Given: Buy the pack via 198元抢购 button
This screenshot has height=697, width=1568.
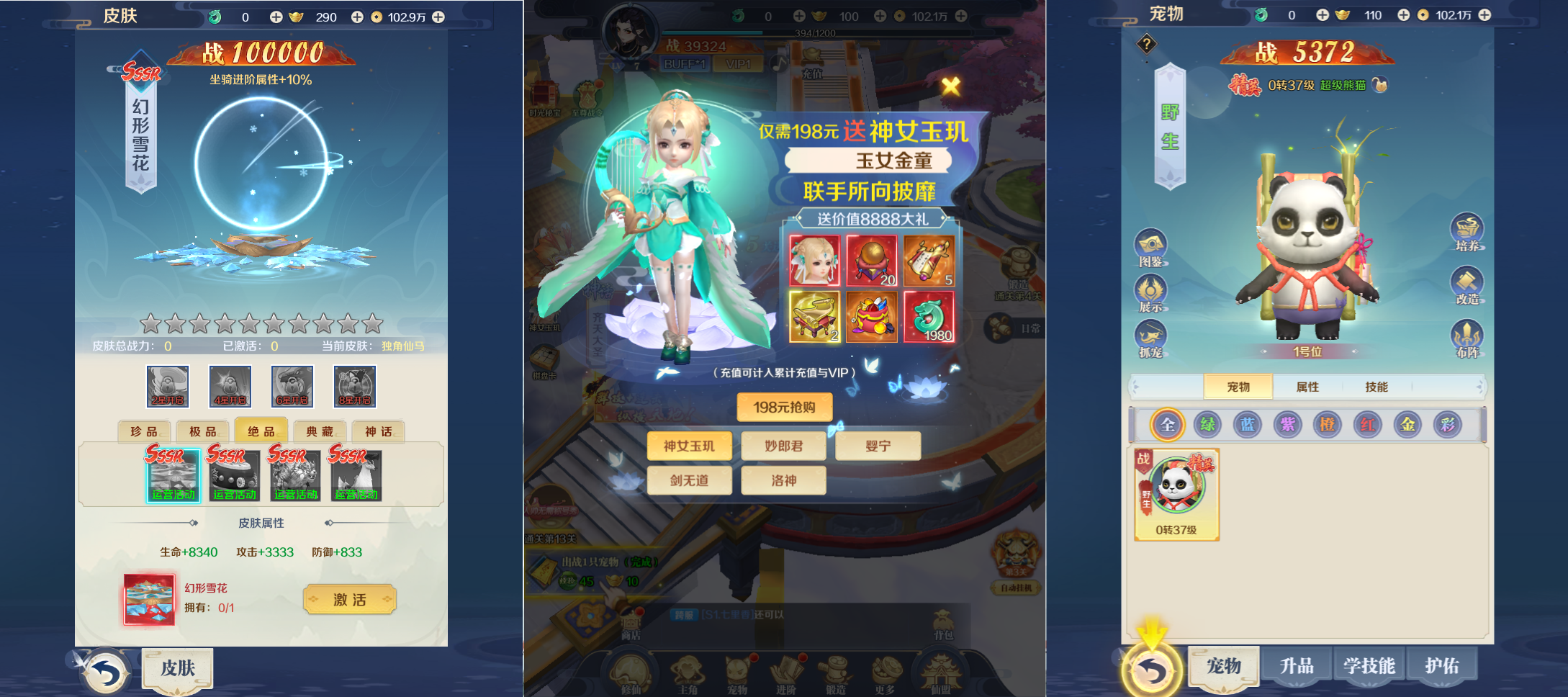Looking at the screenshot, I should [x=784, y=407].
